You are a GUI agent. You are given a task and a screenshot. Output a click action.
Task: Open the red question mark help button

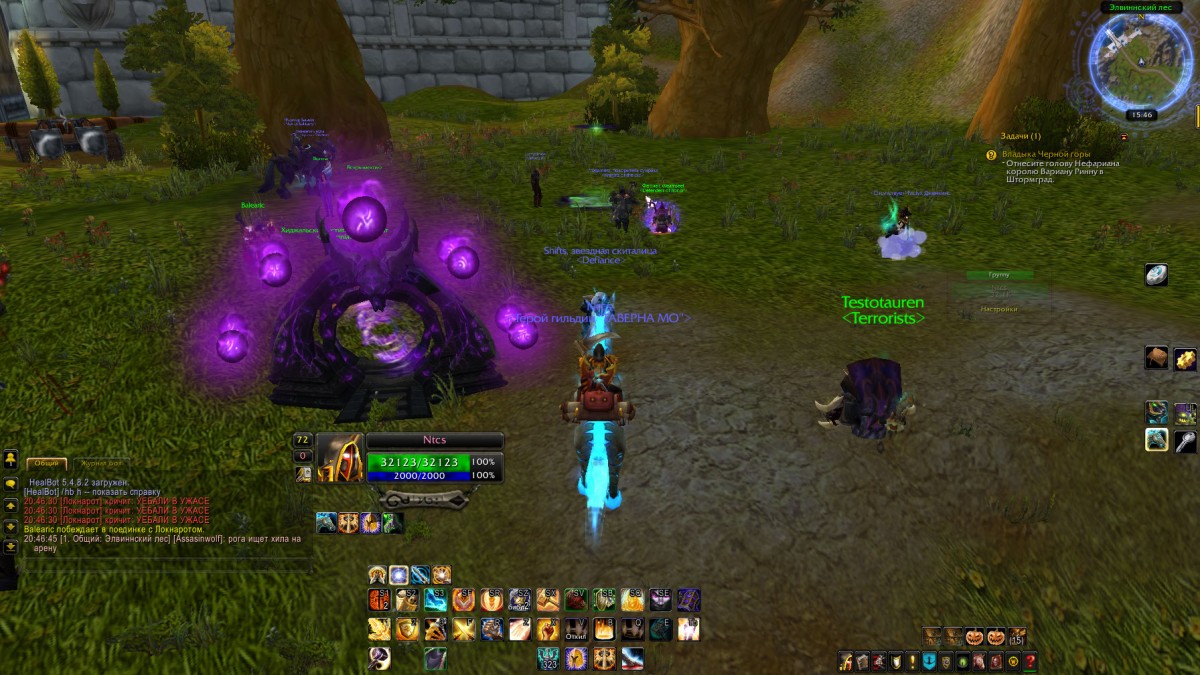point(1030,661)
